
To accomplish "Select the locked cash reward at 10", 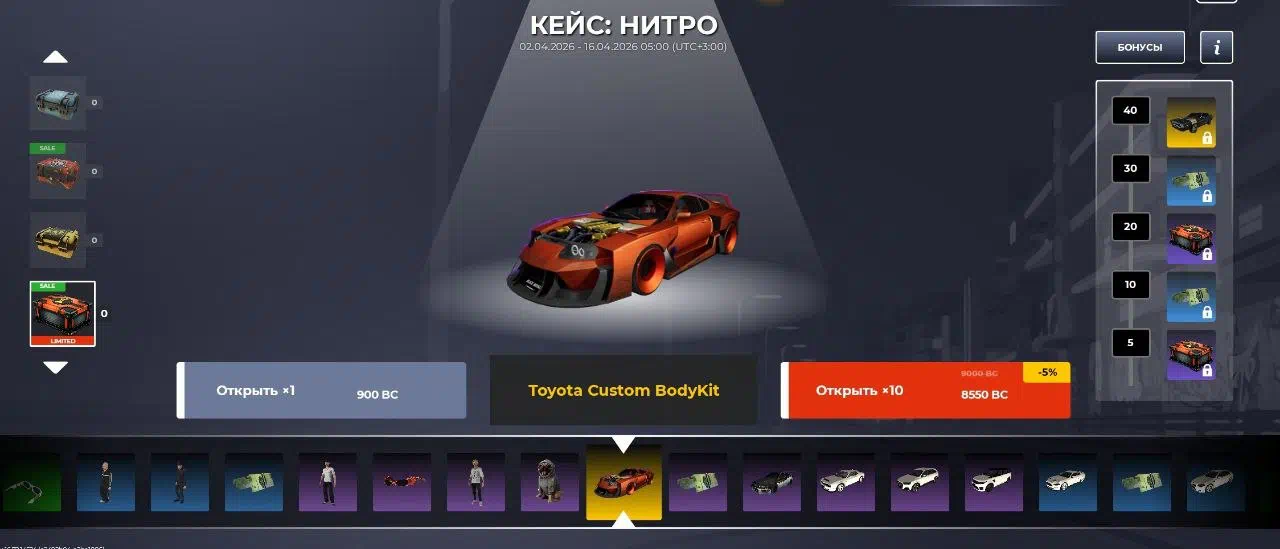I will coord(1191,297).
